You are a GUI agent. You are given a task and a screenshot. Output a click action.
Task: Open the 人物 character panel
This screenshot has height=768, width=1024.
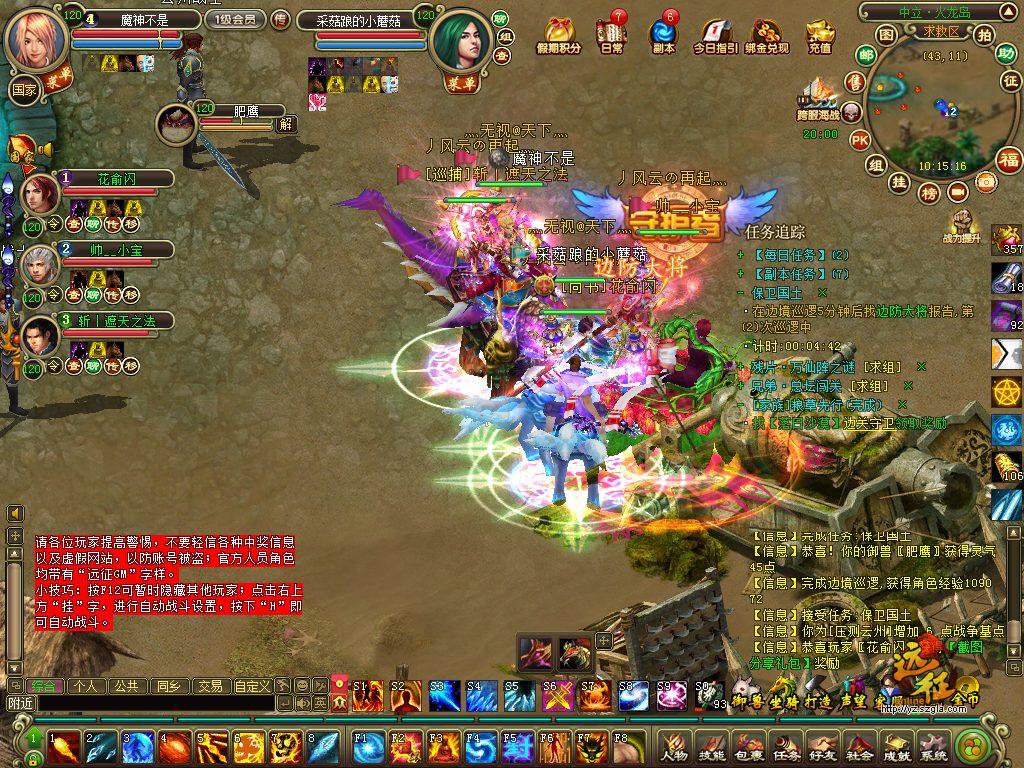674,745
